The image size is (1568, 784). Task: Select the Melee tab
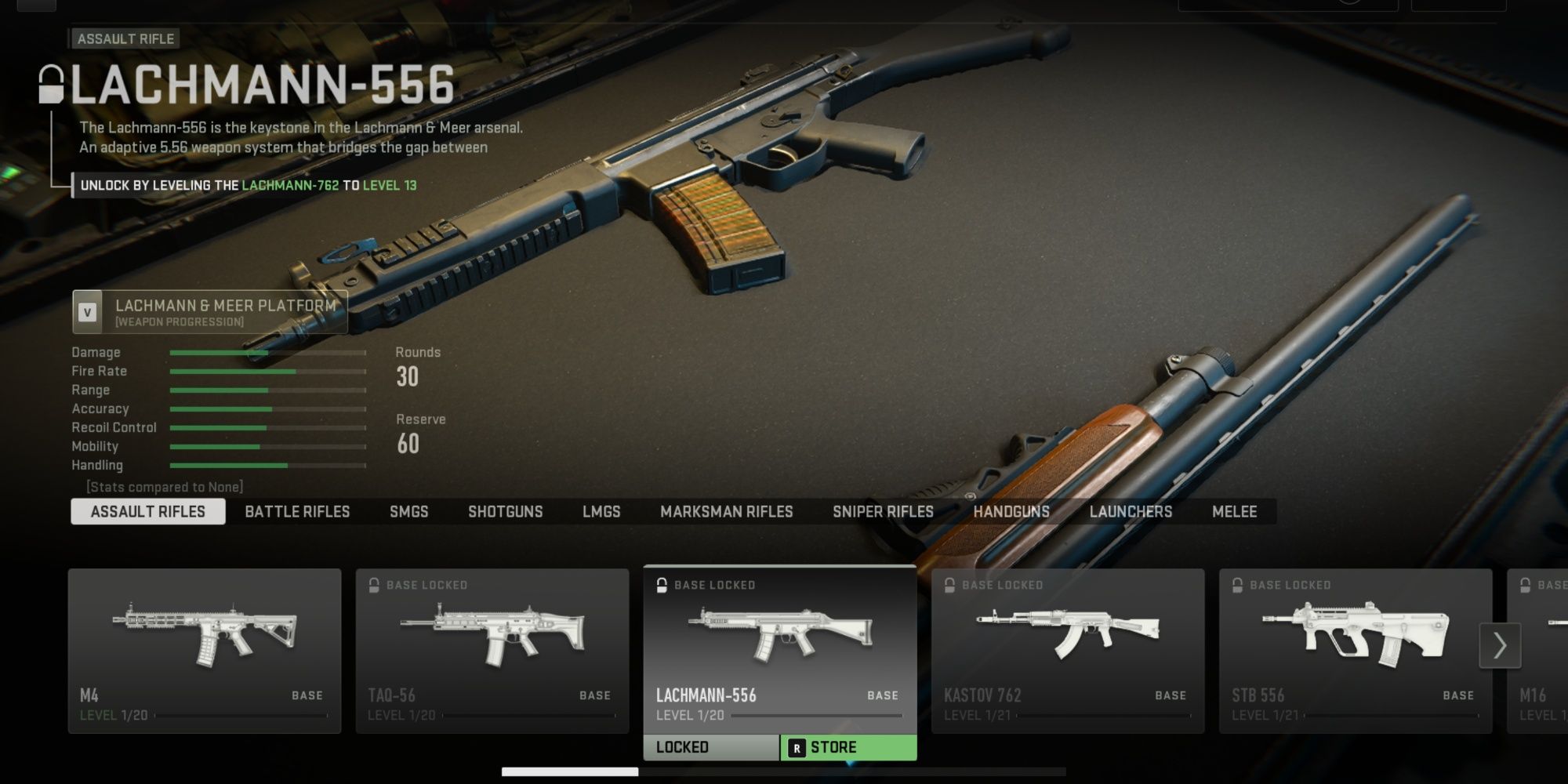(x=1234, y=512)
